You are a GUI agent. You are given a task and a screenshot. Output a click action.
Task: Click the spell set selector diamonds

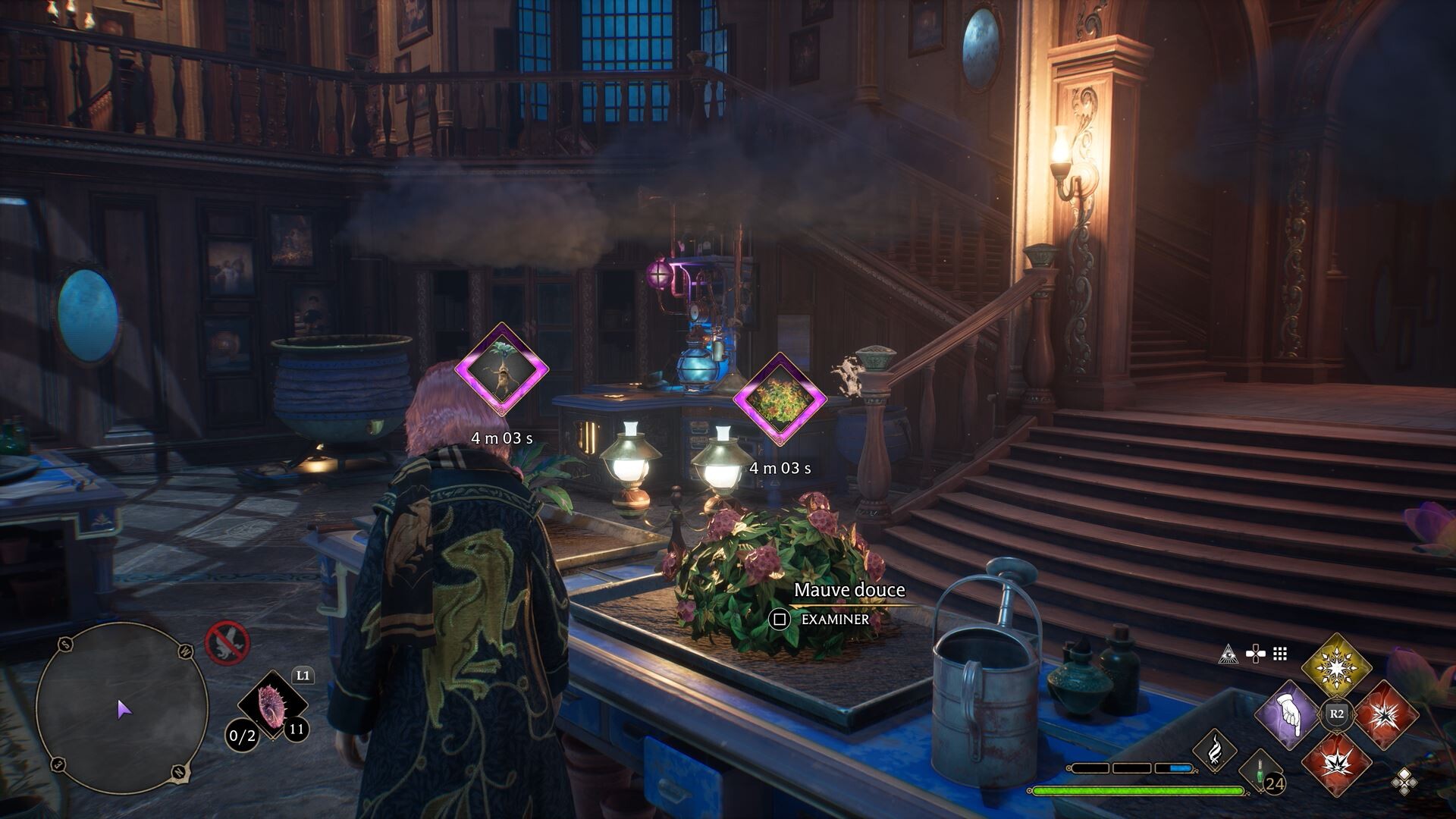click(1404, 780)
